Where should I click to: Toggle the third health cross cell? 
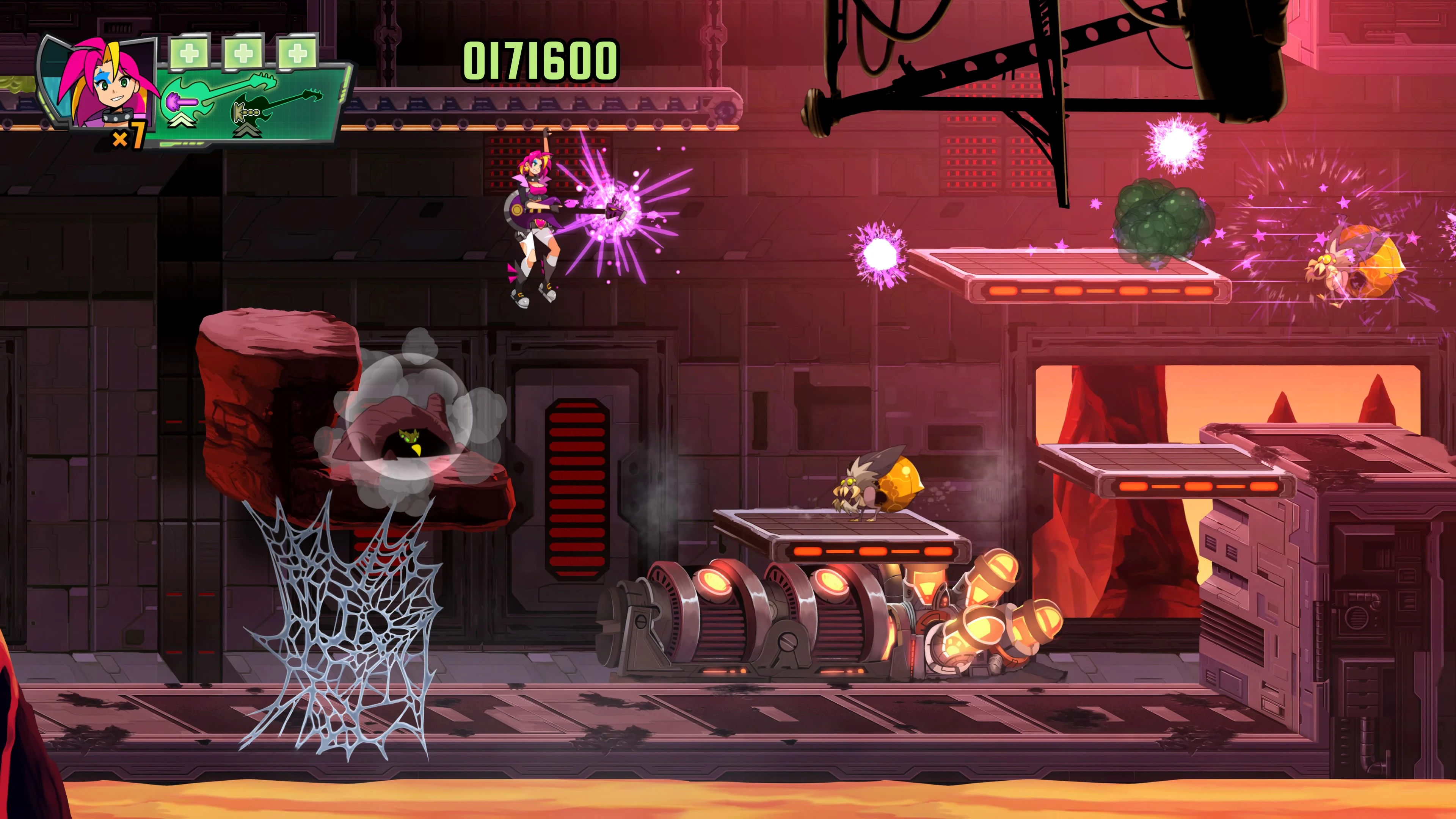pos(297,53)
